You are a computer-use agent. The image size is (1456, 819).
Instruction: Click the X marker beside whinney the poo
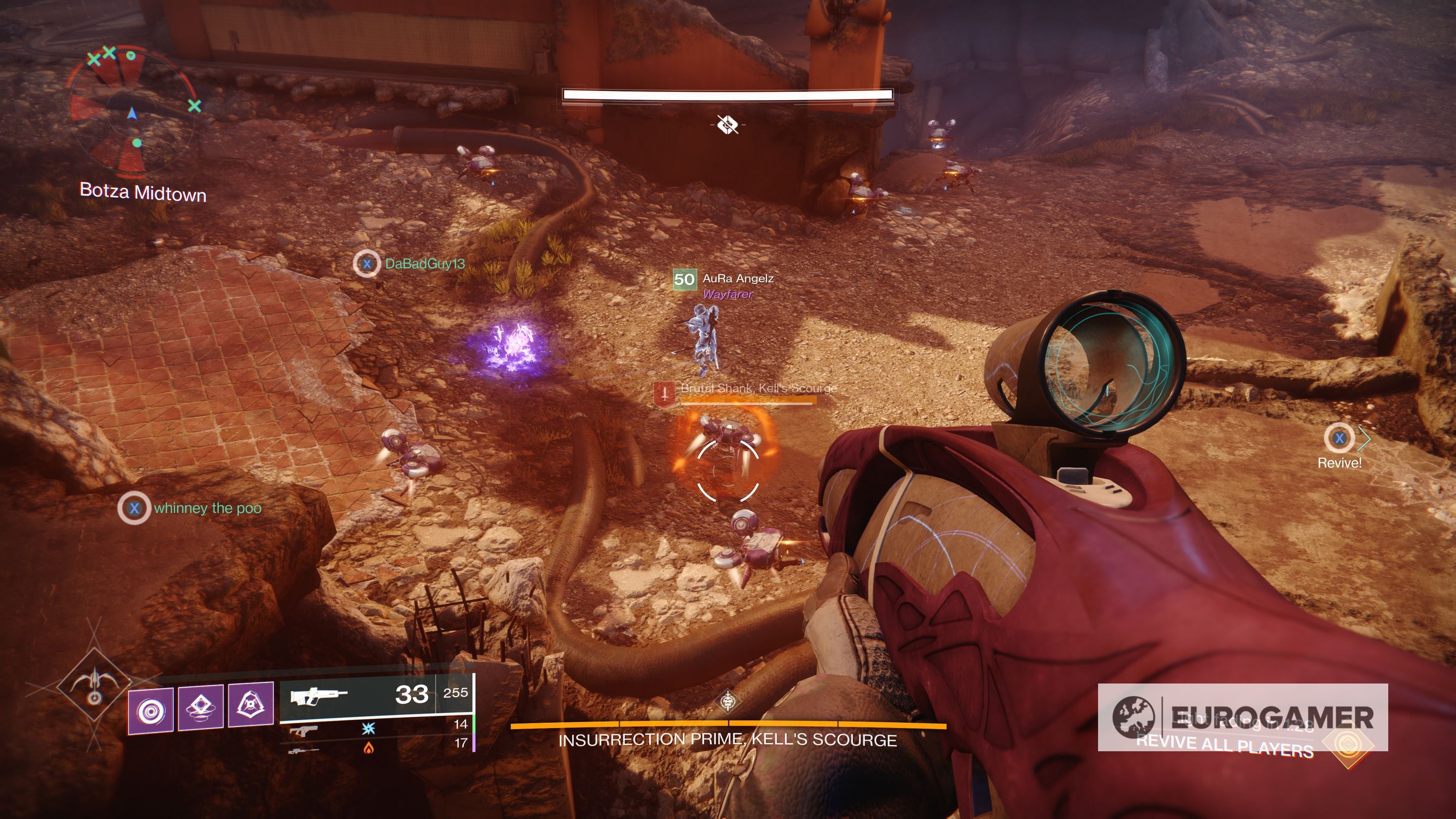(x=134, y=508)
